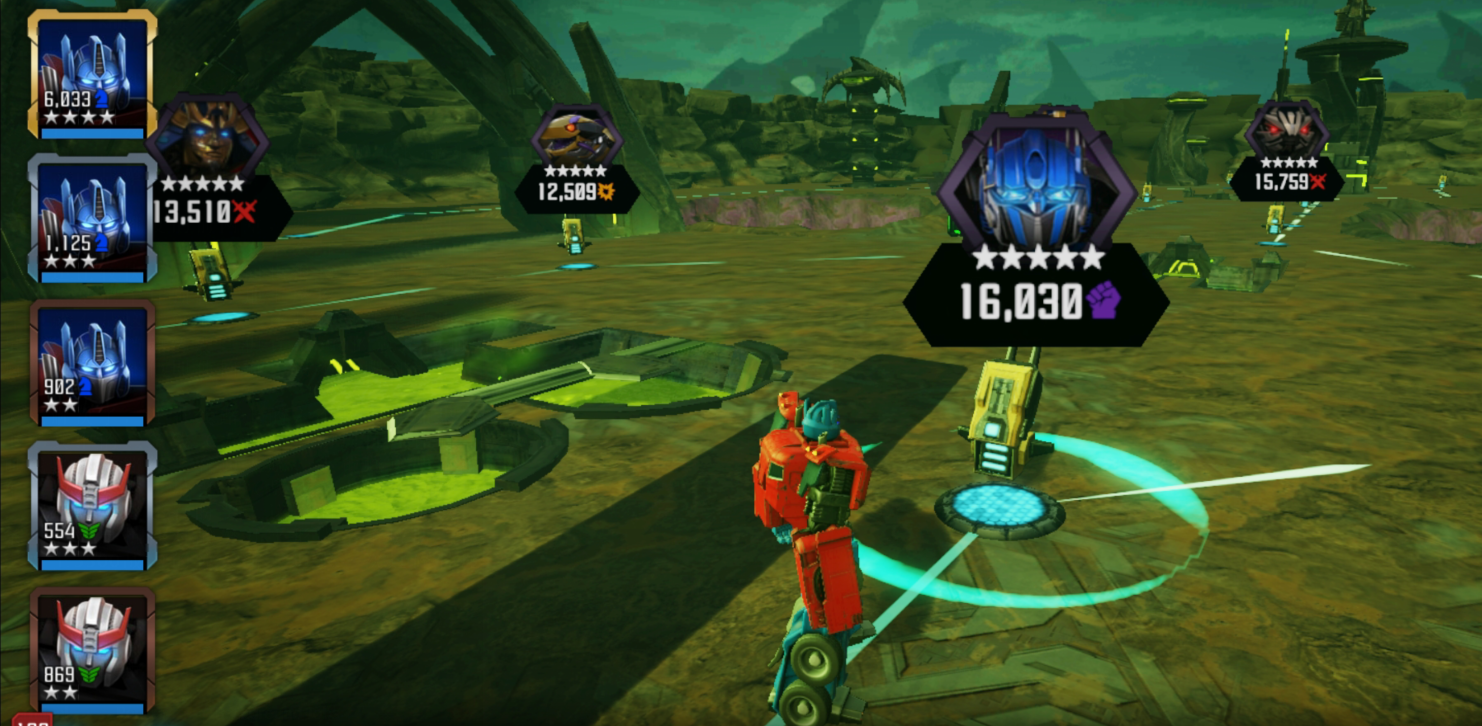
Task: Select the 6,033 power Optimus Prime portrait
Action: [x=92, y=75]
